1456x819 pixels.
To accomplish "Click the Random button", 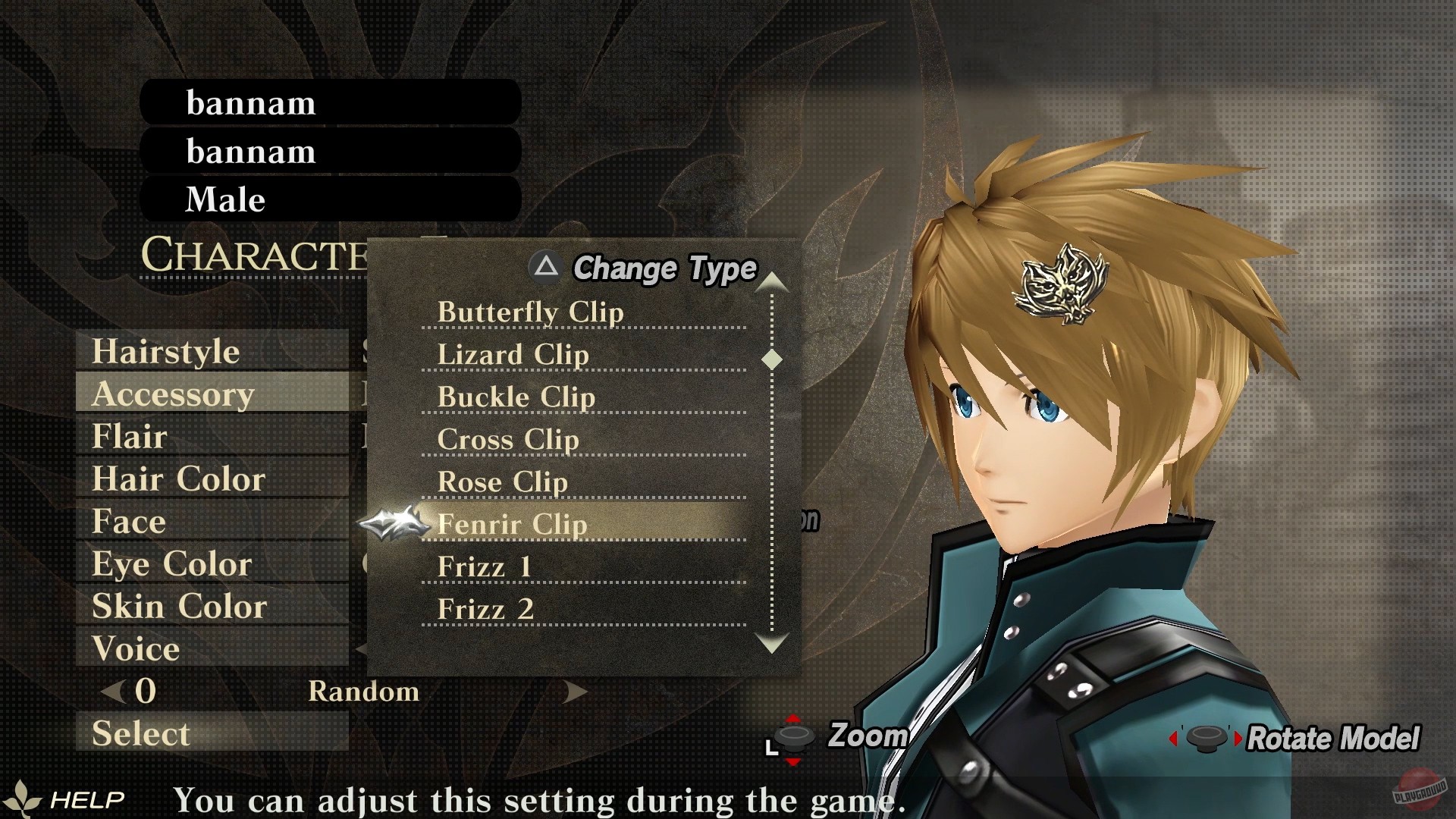I will (x=364, y=691).
